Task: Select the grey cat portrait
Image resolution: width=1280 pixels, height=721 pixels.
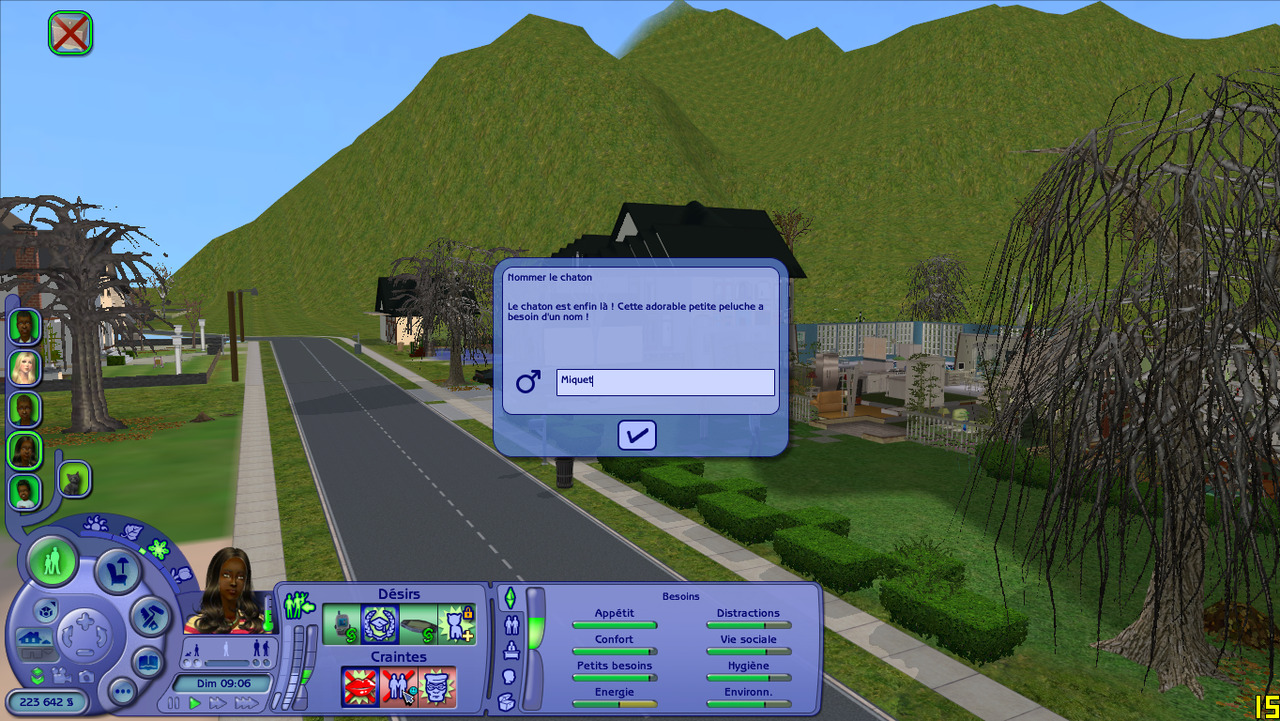Action: click(75, 479)
